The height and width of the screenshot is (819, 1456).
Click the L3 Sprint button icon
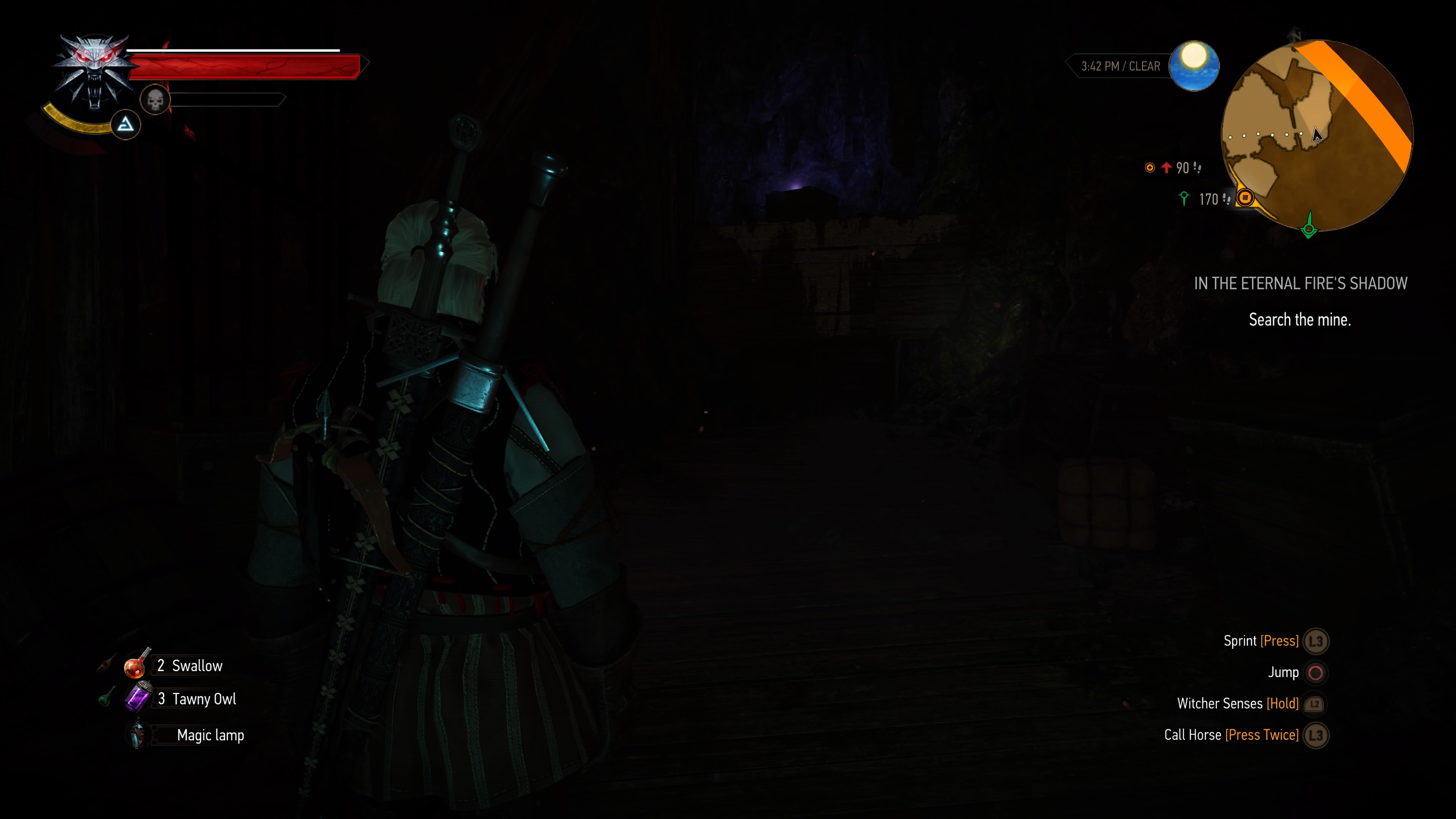(1317, 641)
